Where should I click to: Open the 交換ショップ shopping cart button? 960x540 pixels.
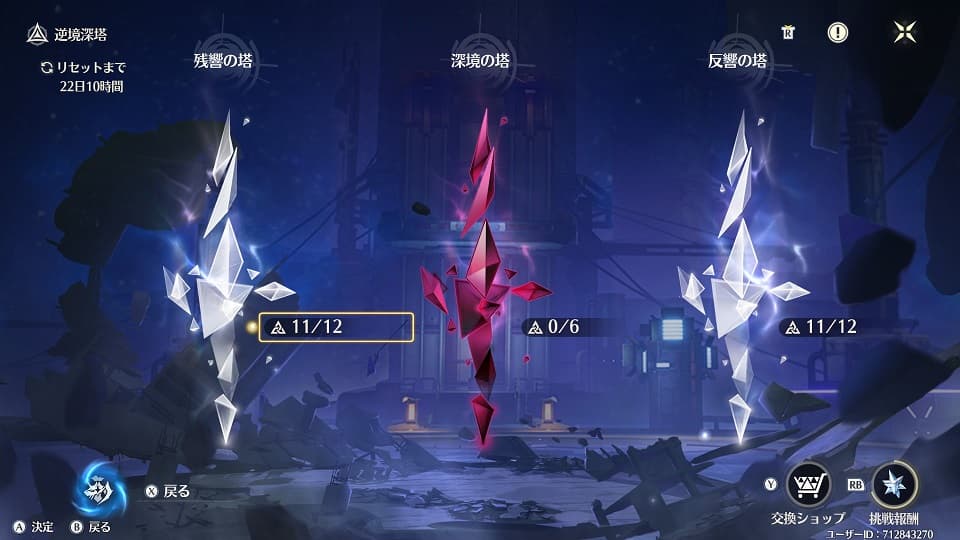tap(807, 485)
